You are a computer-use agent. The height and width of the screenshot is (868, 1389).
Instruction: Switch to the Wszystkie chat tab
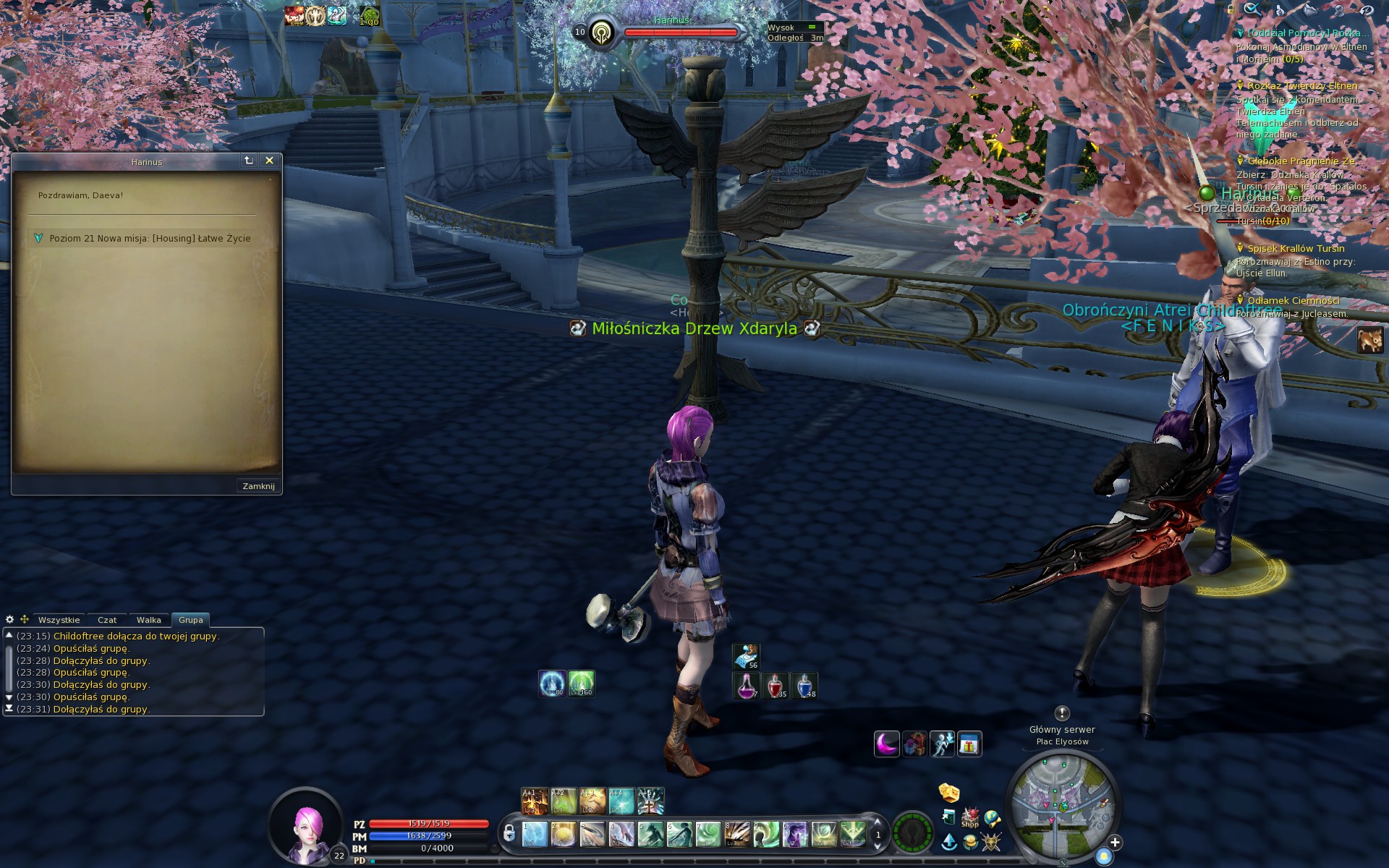click(59, 620)
